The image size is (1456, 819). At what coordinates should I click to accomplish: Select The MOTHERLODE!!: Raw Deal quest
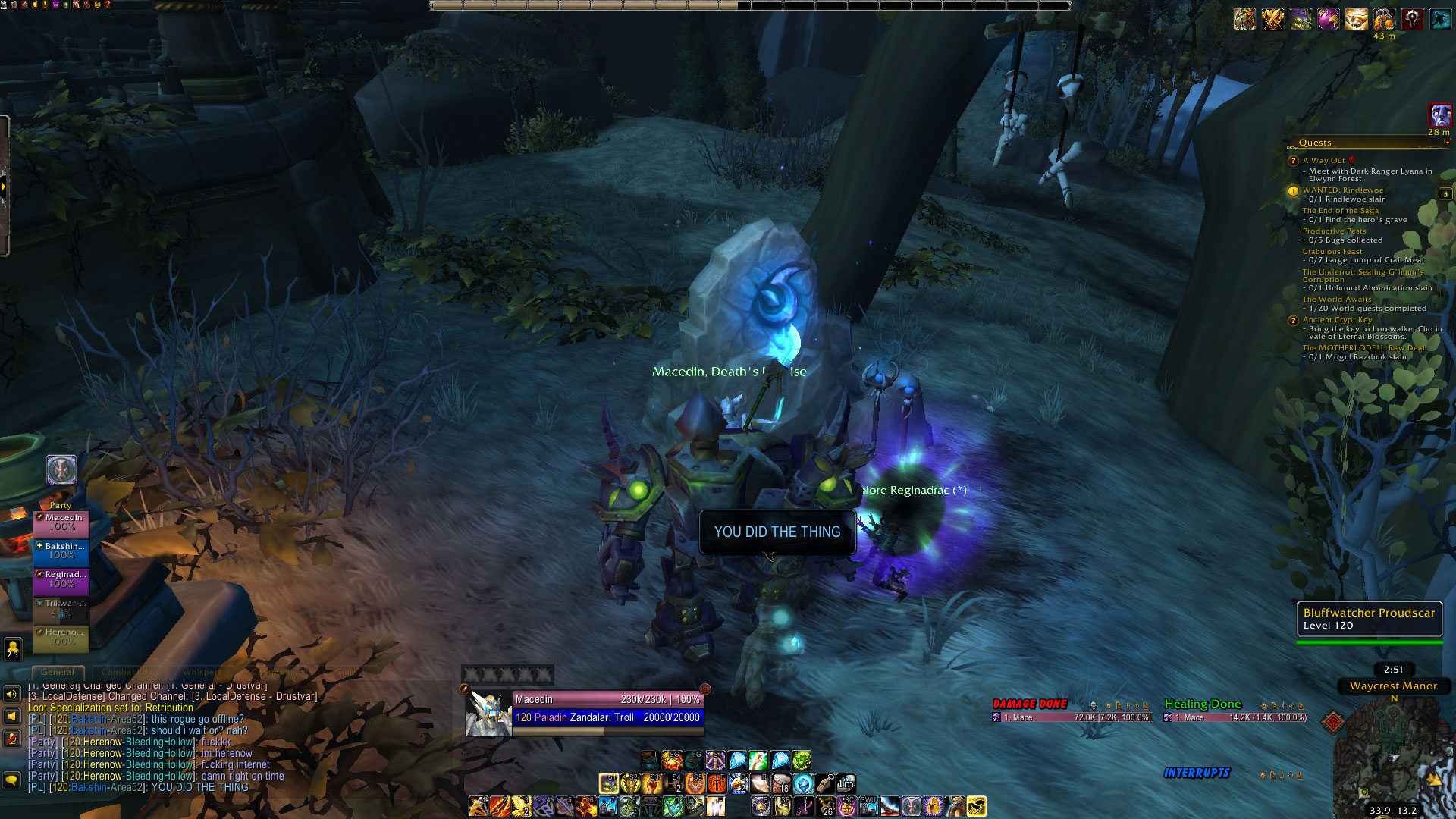coord(1363,348)
